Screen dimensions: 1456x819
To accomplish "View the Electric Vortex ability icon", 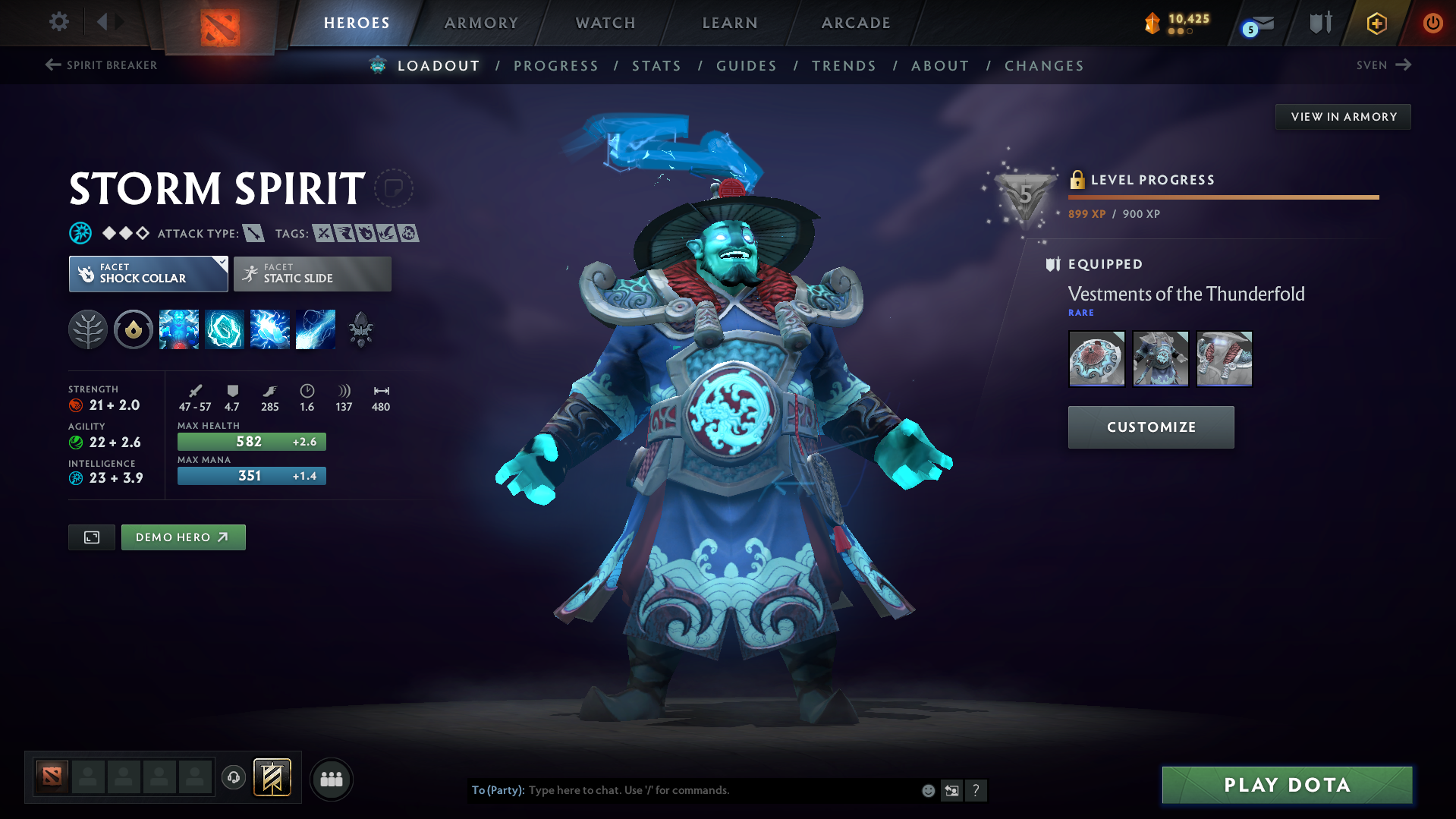I will point(225,329).
